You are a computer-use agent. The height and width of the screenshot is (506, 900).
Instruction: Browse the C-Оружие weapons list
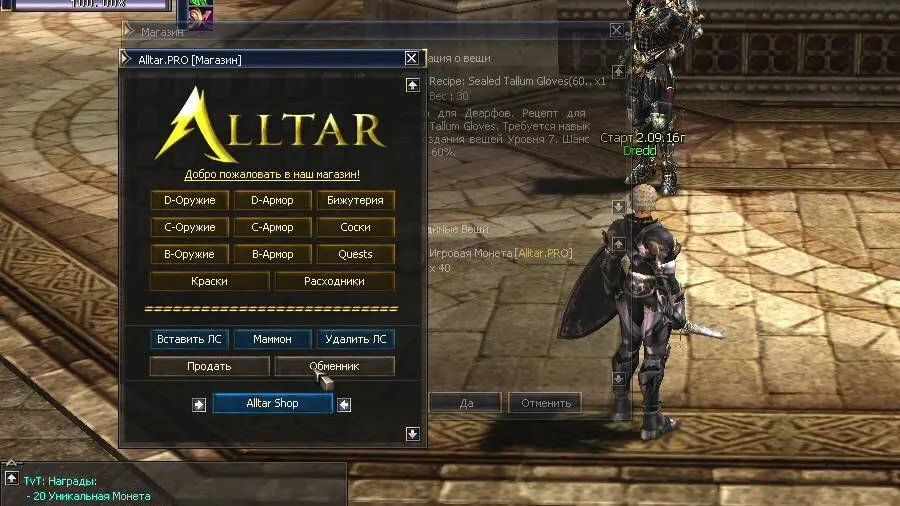click(x=189, y=227)
